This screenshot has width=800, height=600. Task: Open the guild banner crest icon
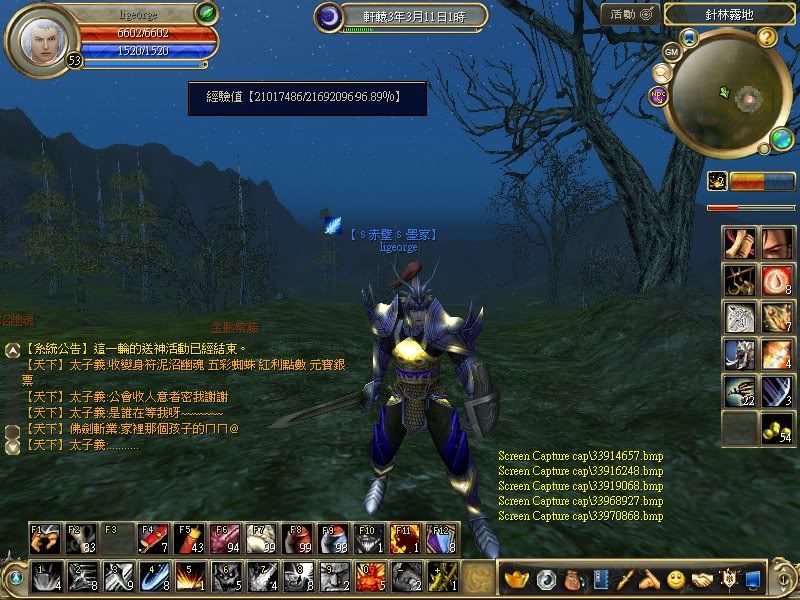[729, 578]
